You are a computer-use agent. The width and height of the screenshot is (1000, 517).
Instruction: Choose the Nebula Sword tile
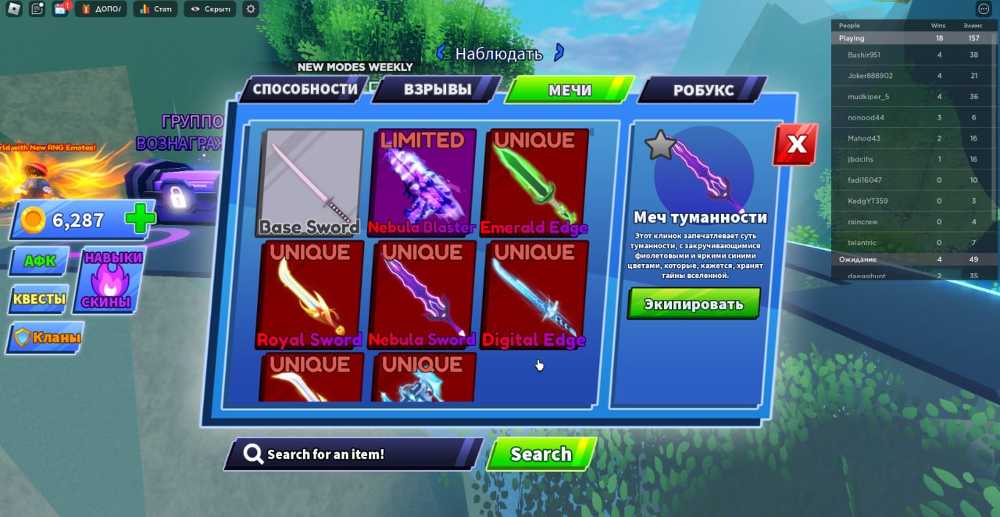pyautogui.click(x=422, y=295)
